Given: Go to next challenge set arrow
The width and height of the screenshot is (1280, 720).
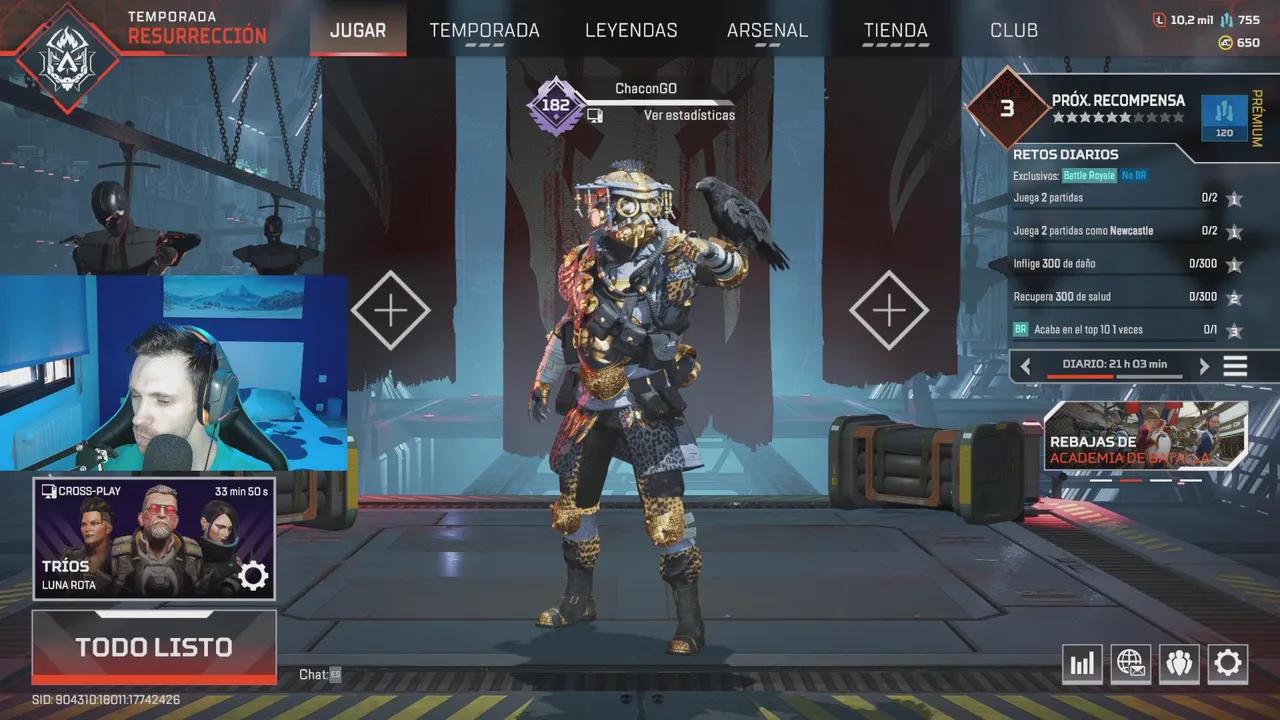Looking at the screenshot, I should 1204,366.
